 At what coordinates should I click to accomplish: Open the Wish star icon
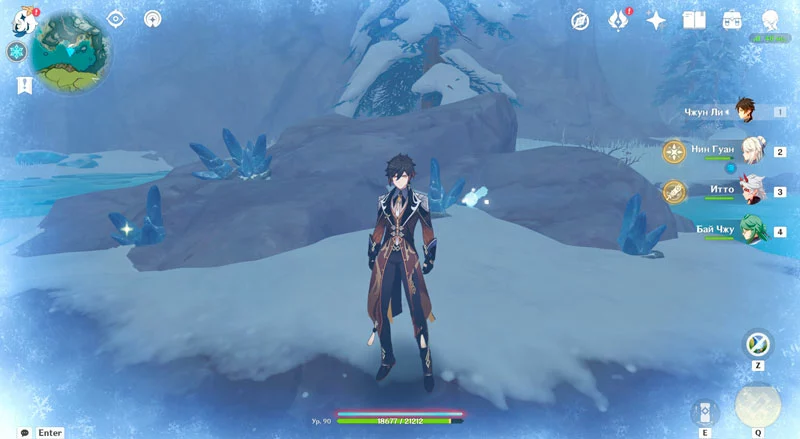(657, 20)
